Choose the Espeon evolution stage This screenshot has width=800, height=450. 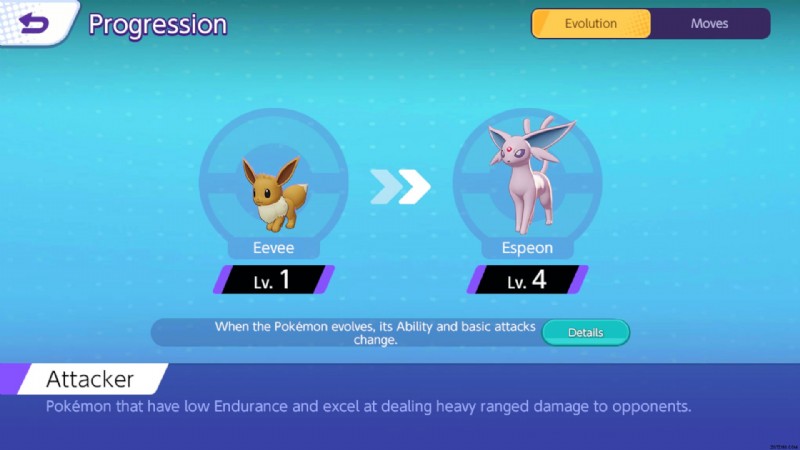527,190
